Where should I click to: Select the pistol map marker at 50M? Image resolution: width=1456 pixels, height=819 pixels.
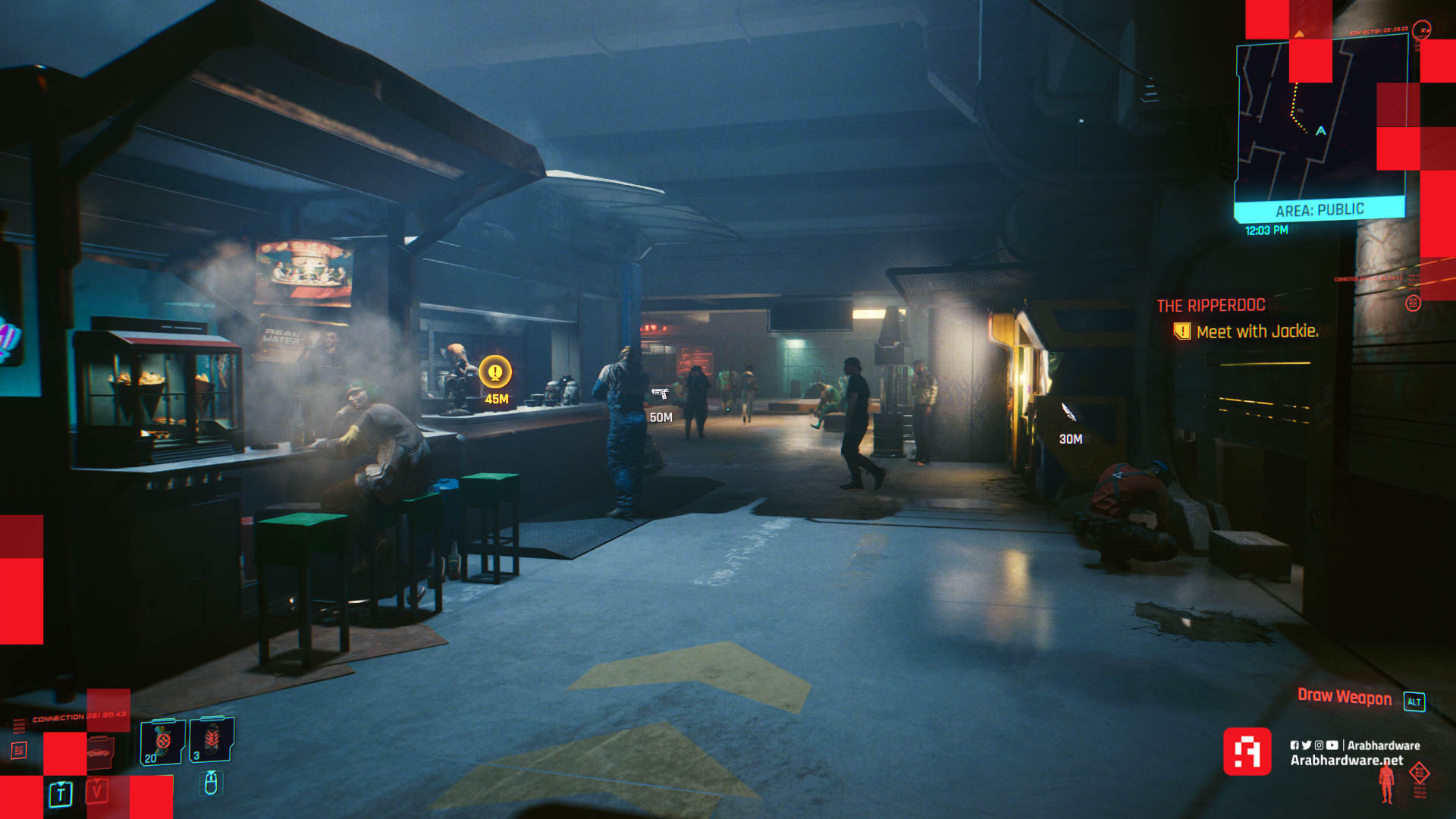(x=660, y=394)
